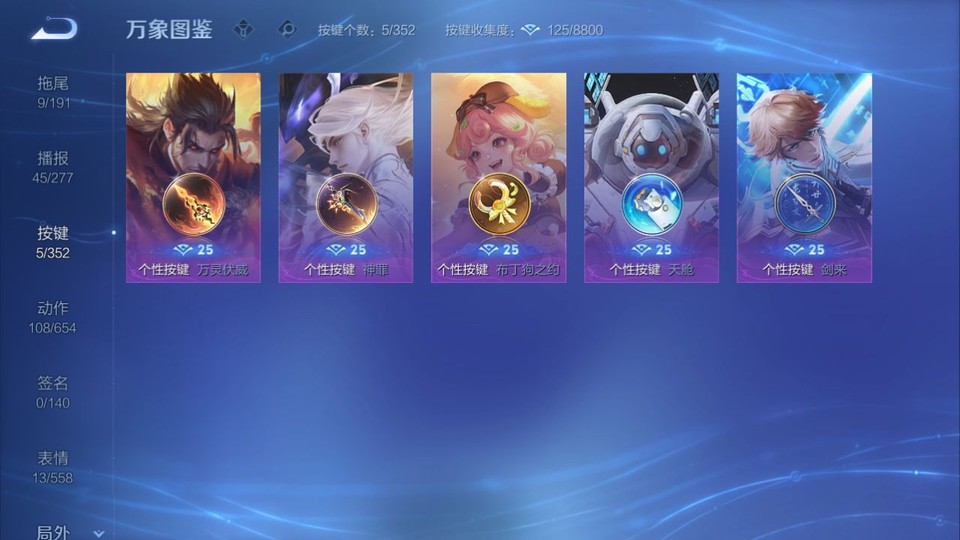Switch to the 拖尾 category tab
Screen dimensions: 960x540
[54, 91]
